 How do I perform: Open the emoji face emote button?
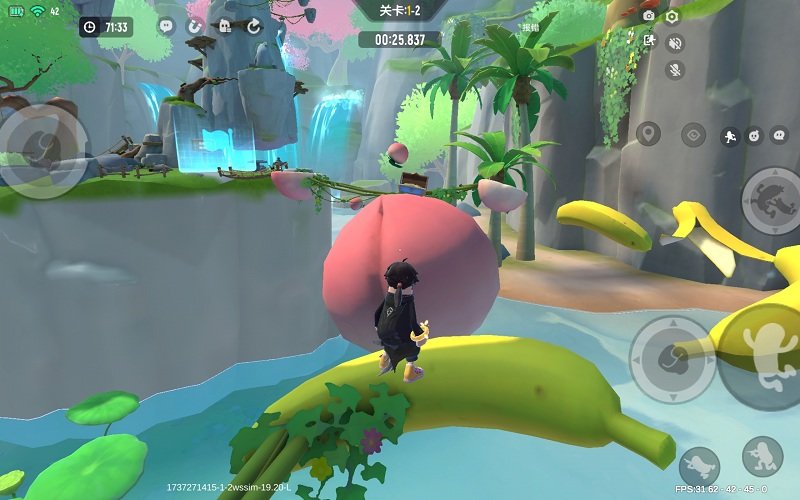tap(754, 135)
